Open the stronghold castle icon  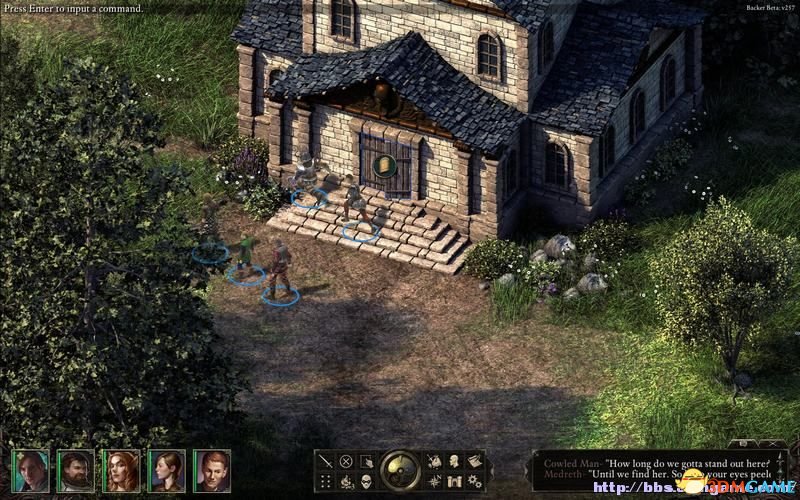pyautogui.click(x=454, y=481)
